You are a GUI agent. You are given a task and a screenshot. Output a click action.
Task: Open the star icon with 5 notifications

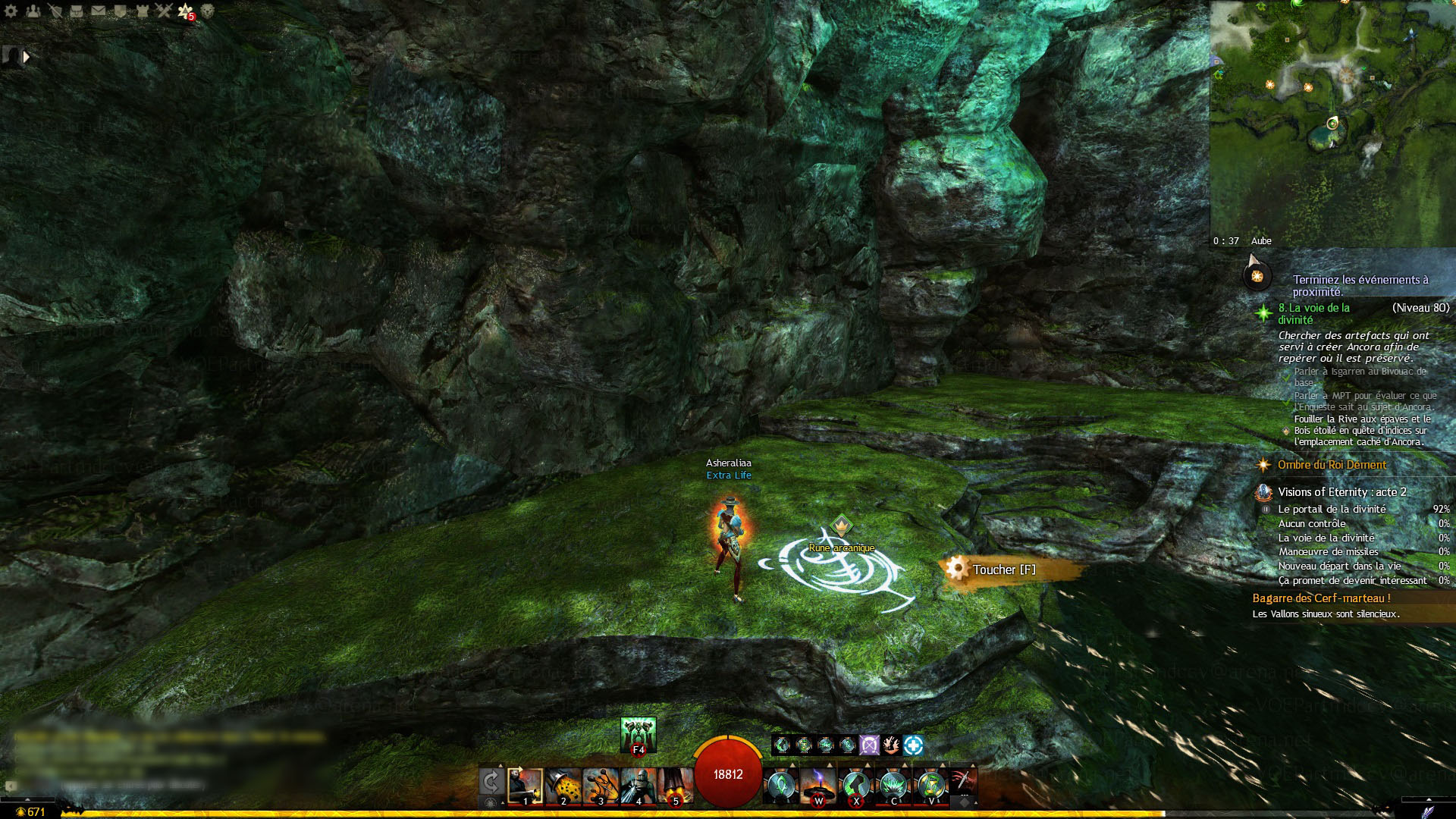(186, 11)
